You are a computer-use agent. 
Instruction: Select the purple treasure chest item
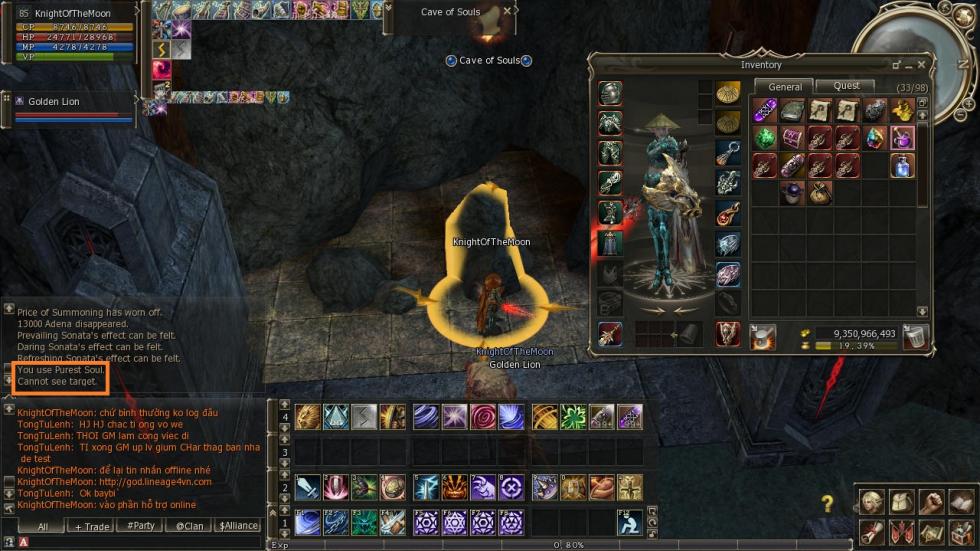click(x=792, y=138)
